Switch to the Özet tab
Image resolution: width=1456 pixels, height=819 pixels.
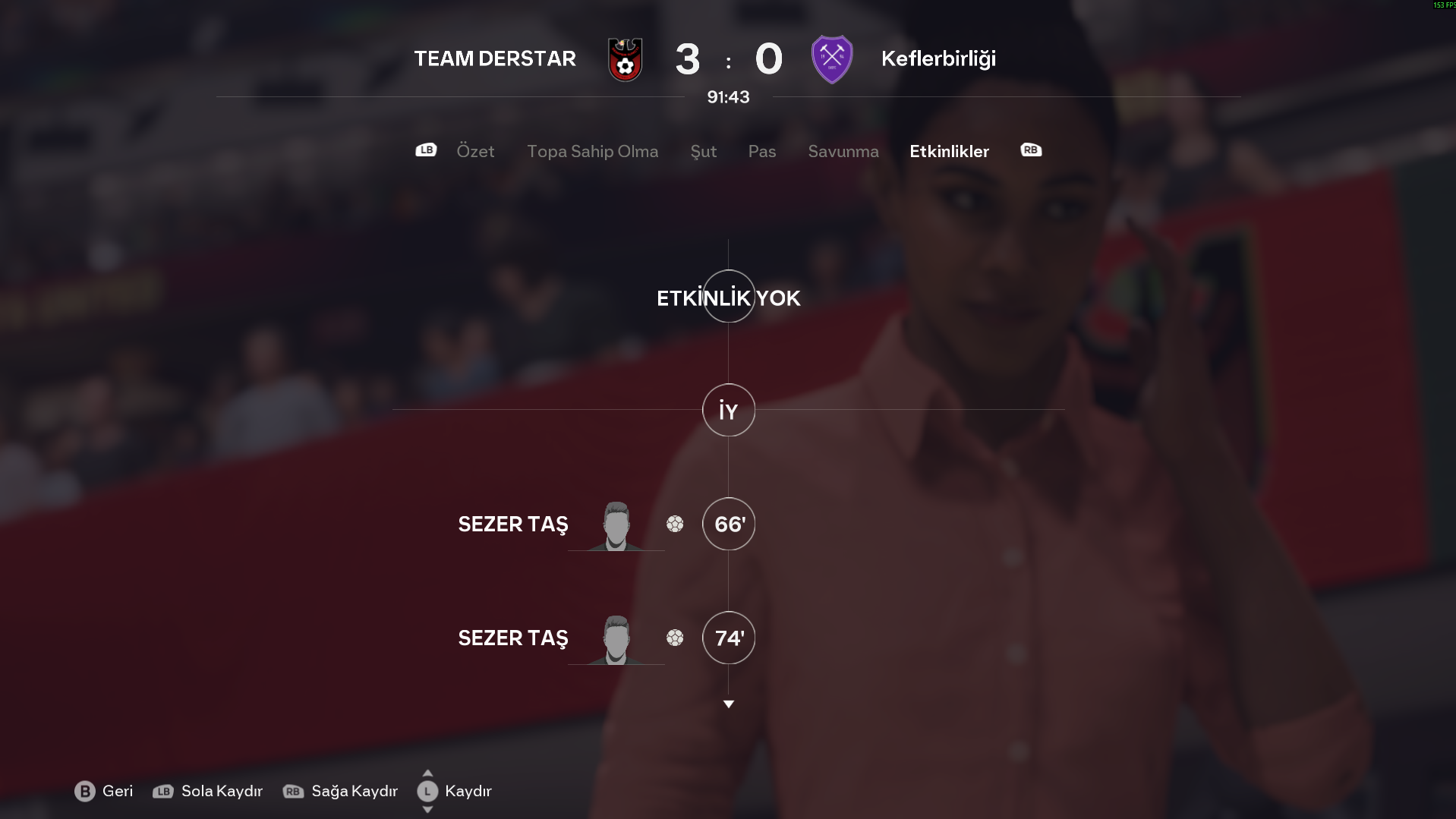pos(475,151)
